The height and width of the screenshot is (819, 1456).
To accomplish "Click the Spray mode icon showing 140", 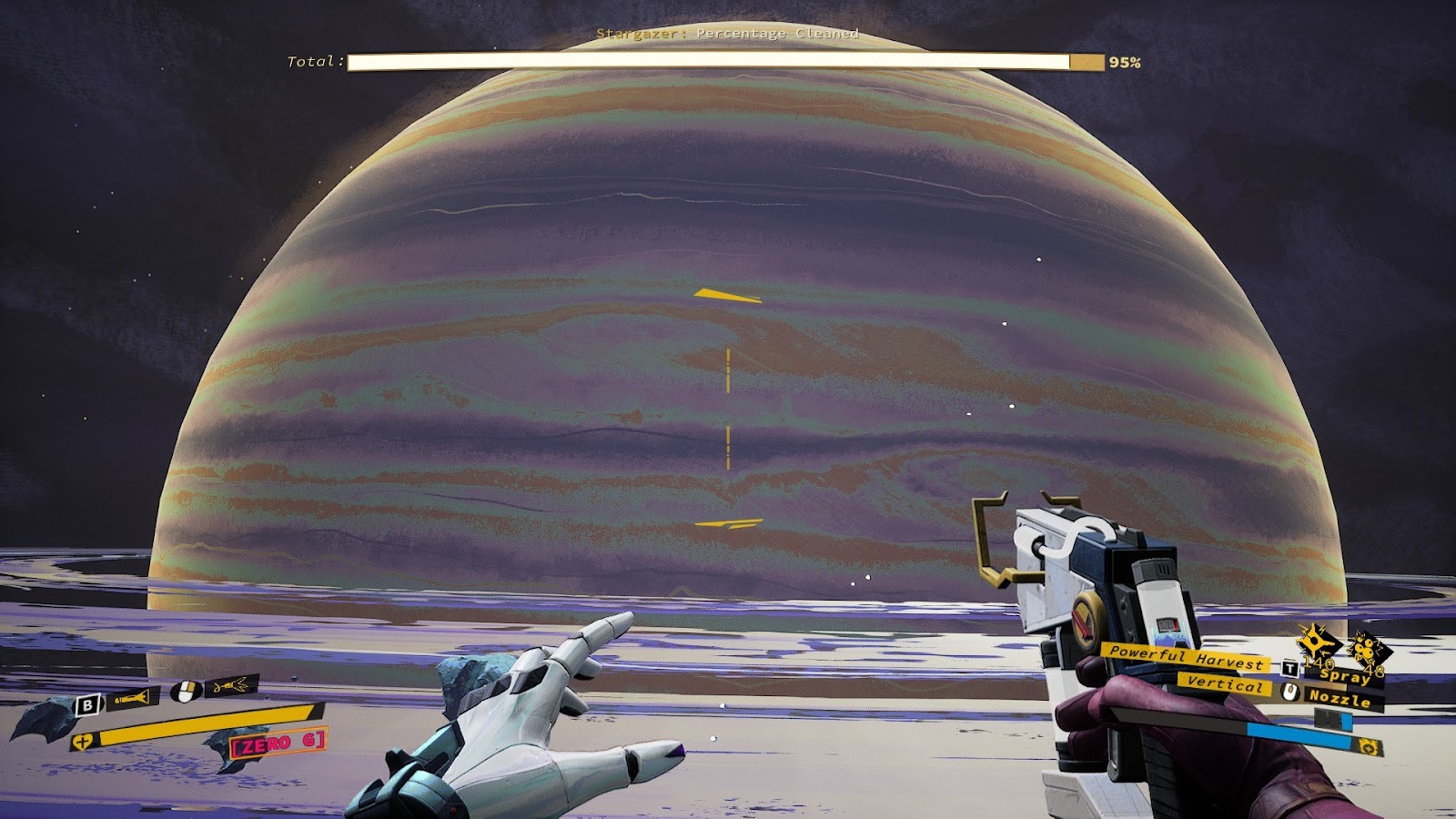I will tap(1315, 646).
